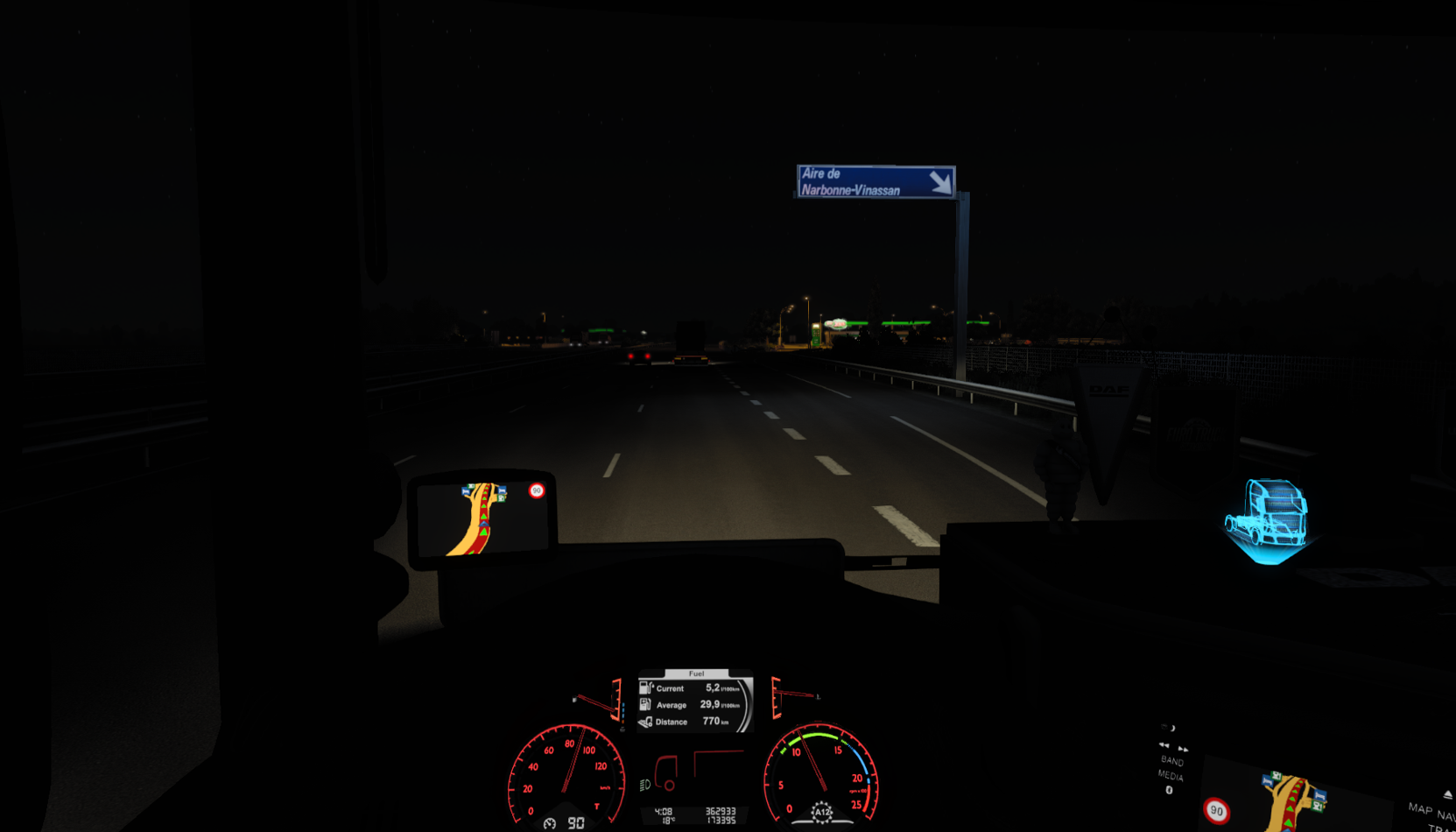Click the 90 speed limit badge on GPS
The width and height of the screenshot is (1456, 832).
(537, 490)
